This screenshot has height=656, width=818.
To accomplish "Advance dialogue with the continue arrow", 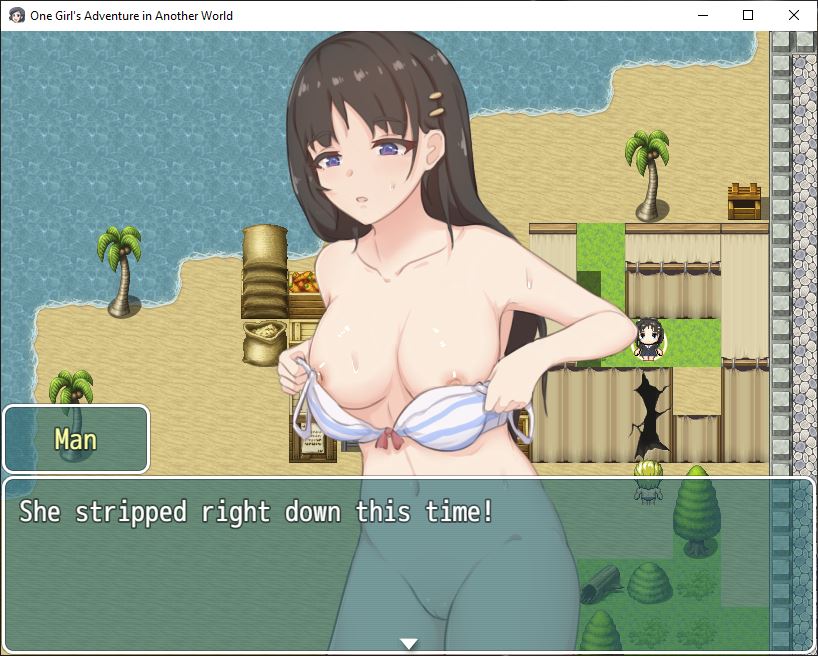I will pos(408,643).
